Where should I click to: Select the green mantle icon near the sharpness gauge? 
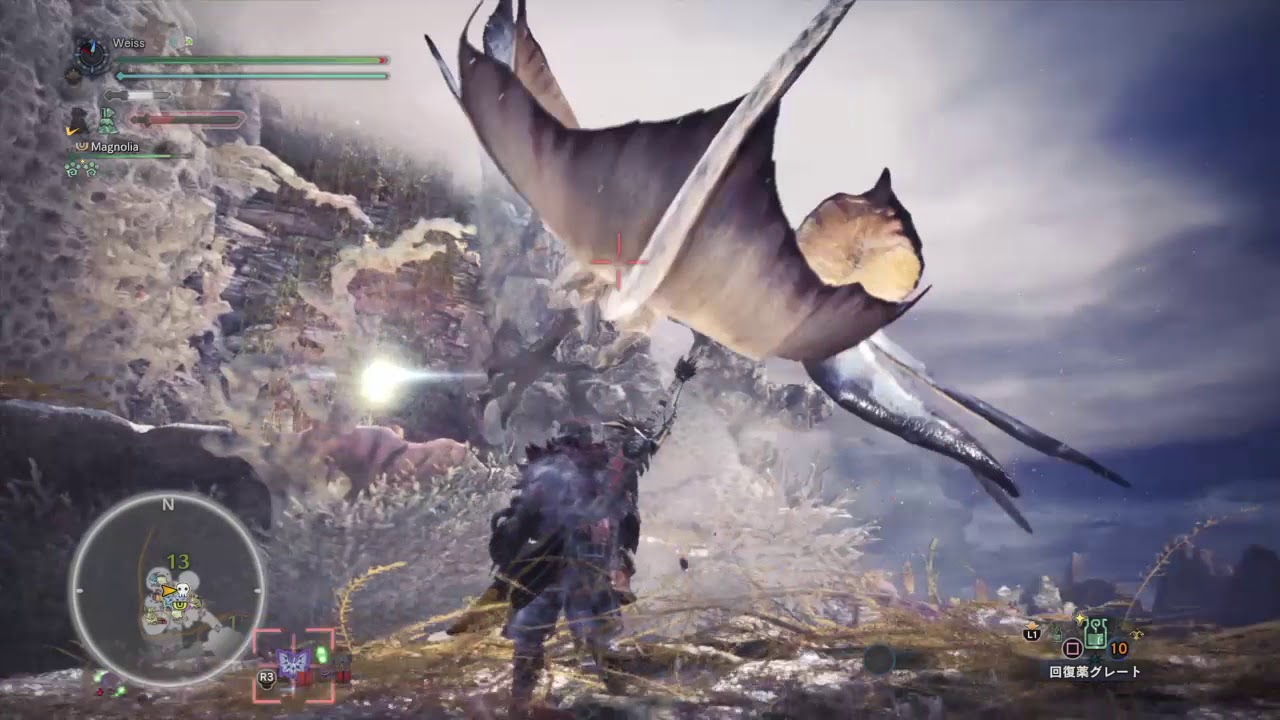108,121
